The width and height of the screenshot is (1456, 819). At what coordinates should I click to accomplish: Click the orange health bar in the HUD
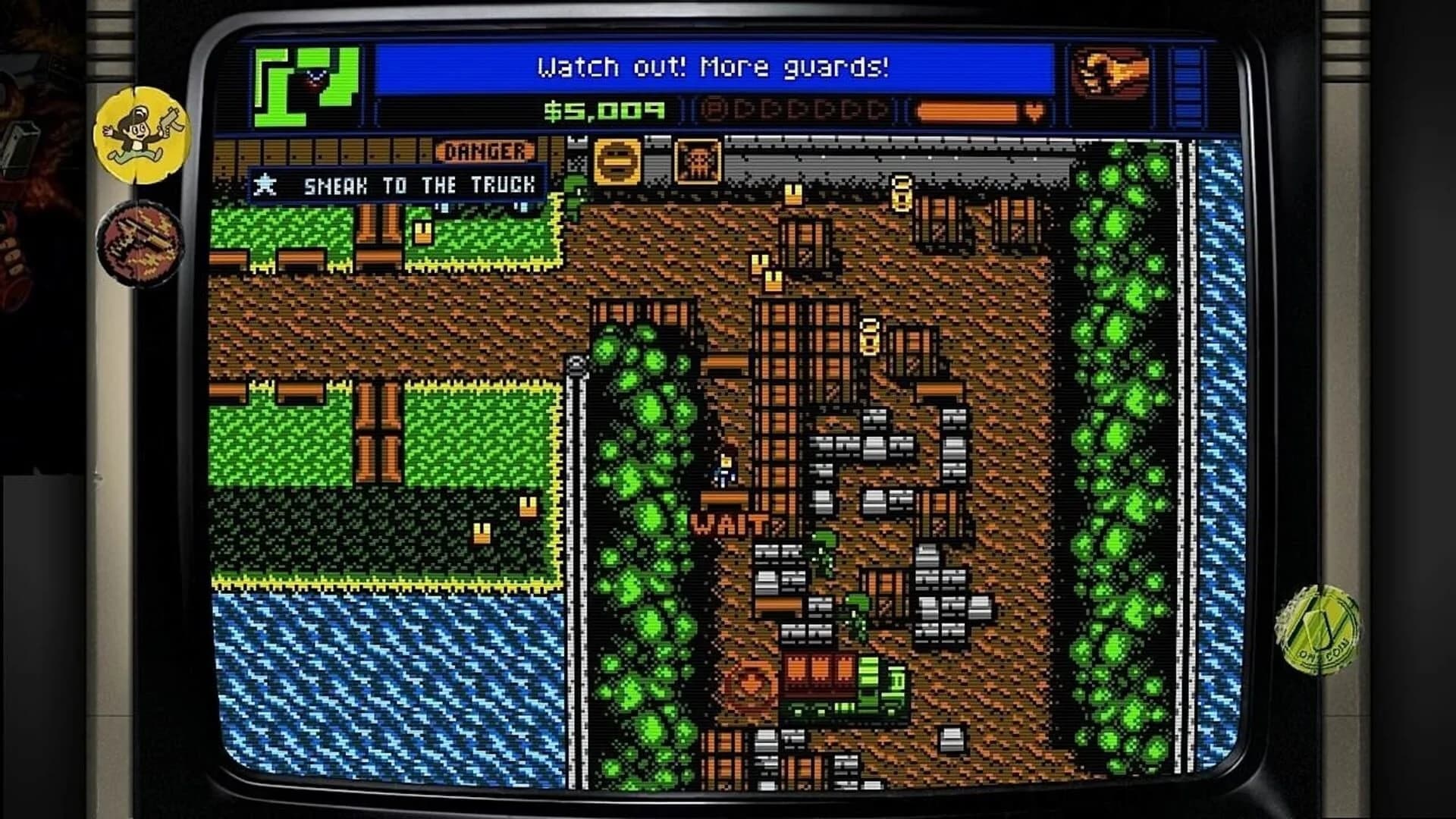pos(967,111)
